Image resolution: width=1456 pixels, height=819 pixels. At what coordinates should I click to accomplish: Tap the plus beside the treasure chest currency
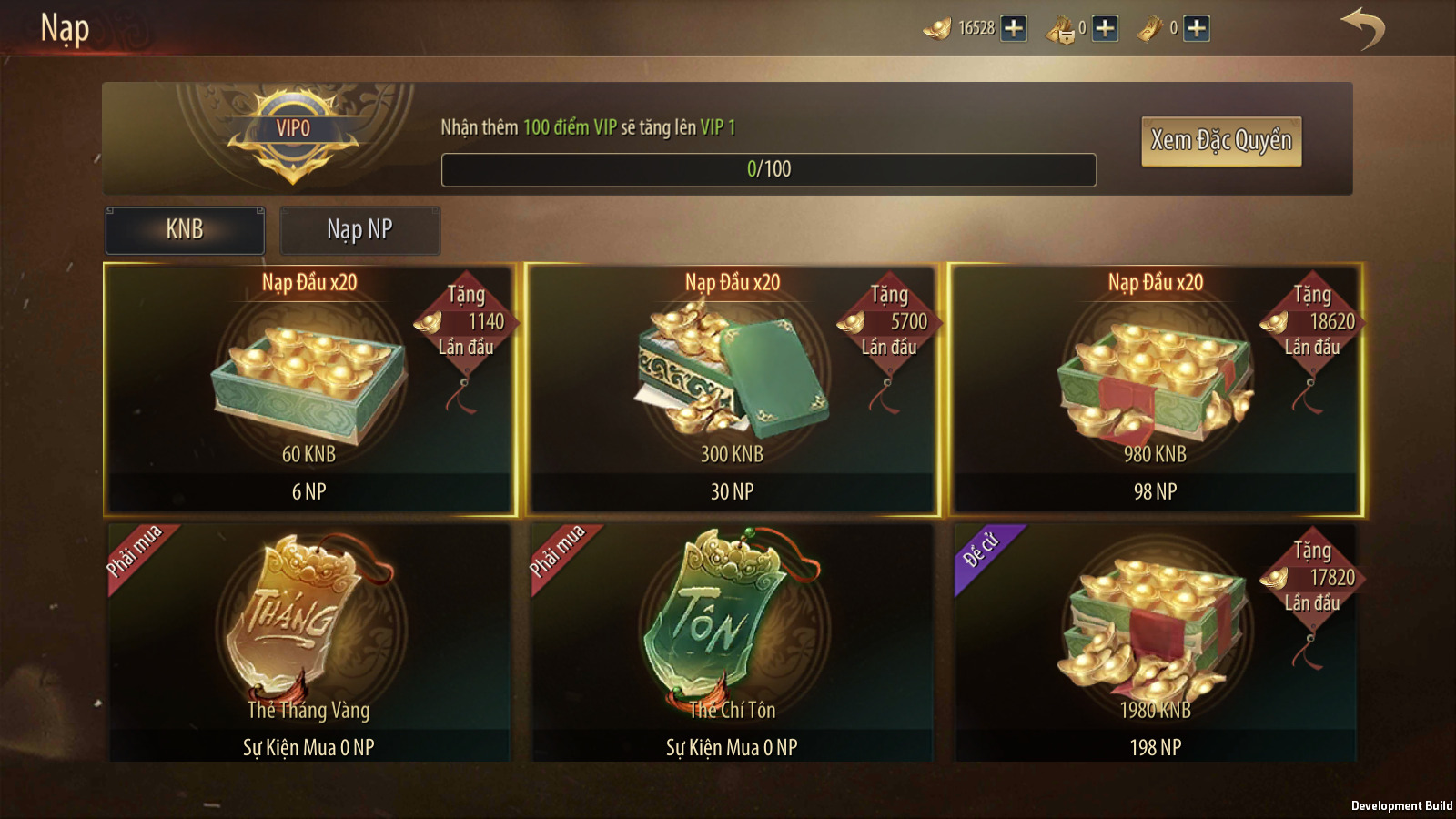coord(1105,29)
